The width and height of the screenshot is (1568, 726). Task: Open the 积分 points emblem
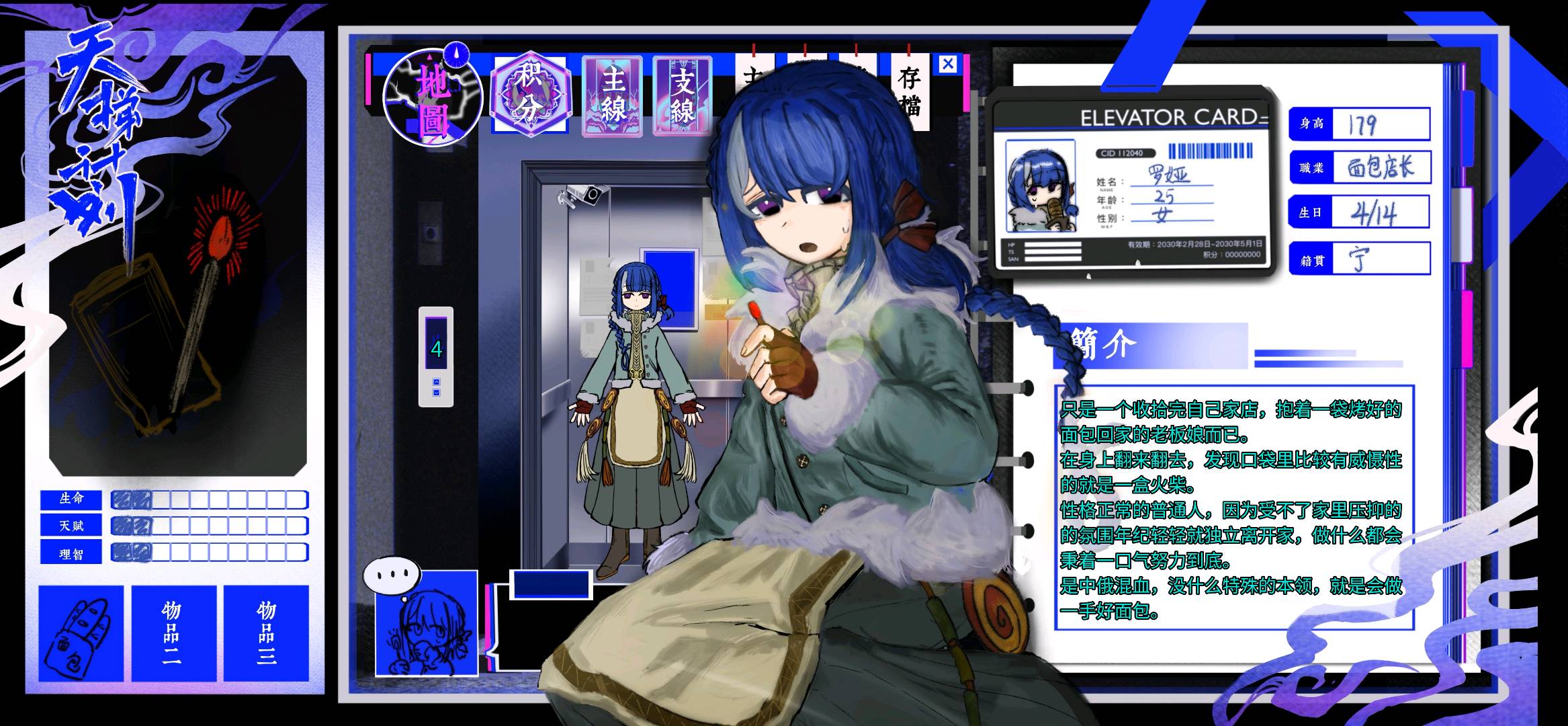(530, 95)
